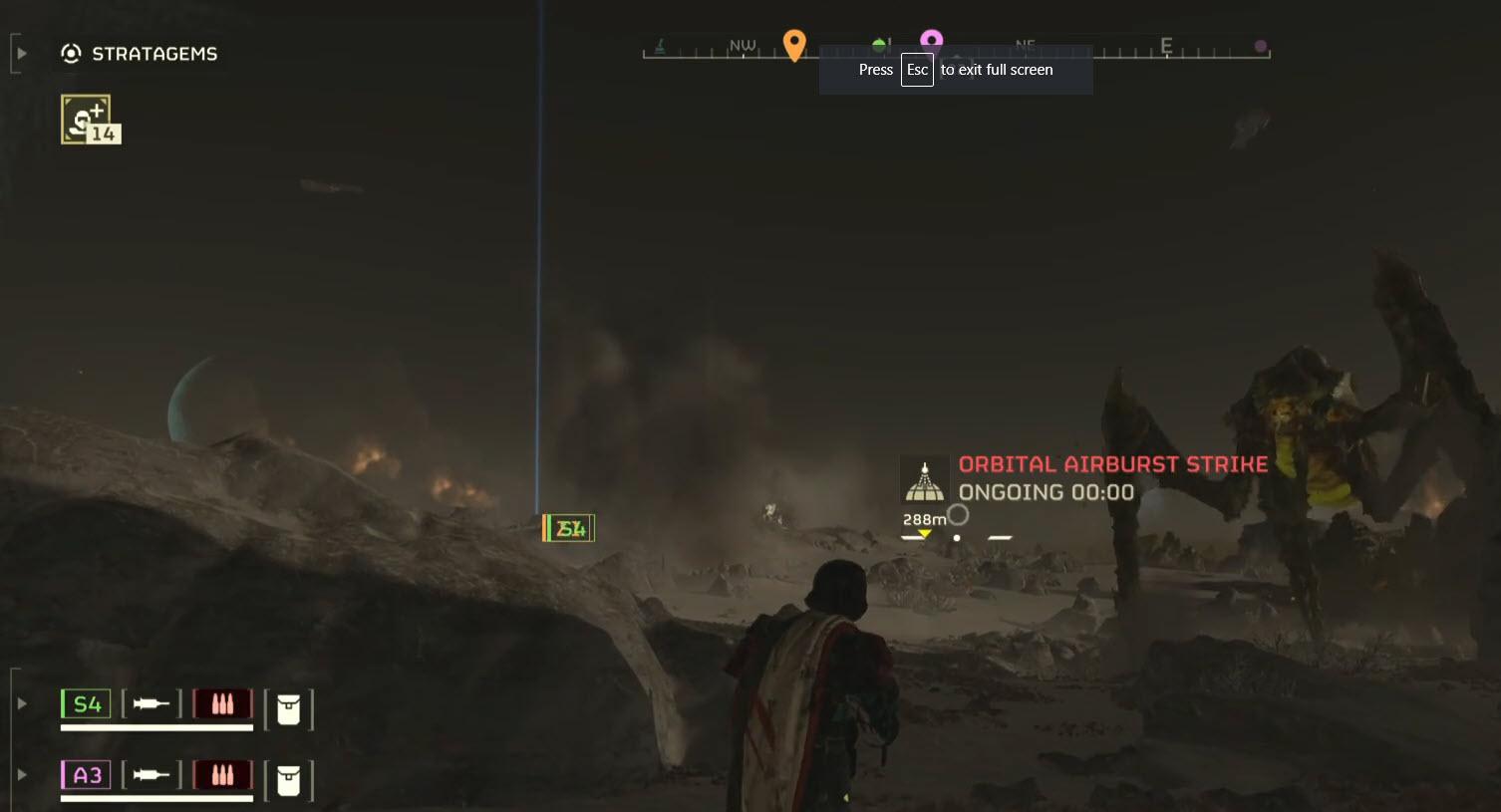Expand the S4 squad row arrow

point(22,703)
